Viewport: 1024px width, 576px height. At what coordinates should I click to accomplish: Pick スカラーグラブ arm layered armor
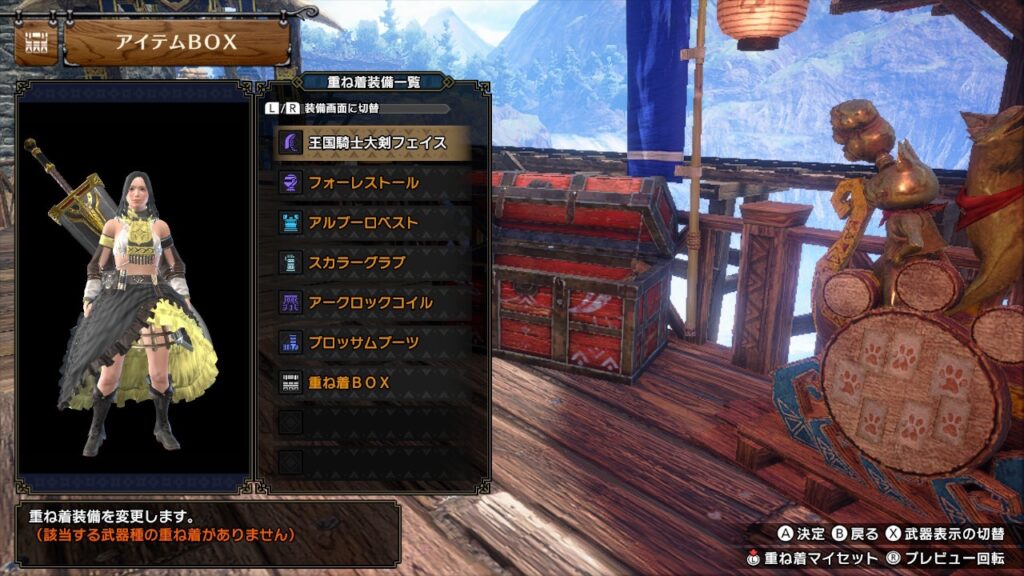pyautogui.click(x=372, y=263)
